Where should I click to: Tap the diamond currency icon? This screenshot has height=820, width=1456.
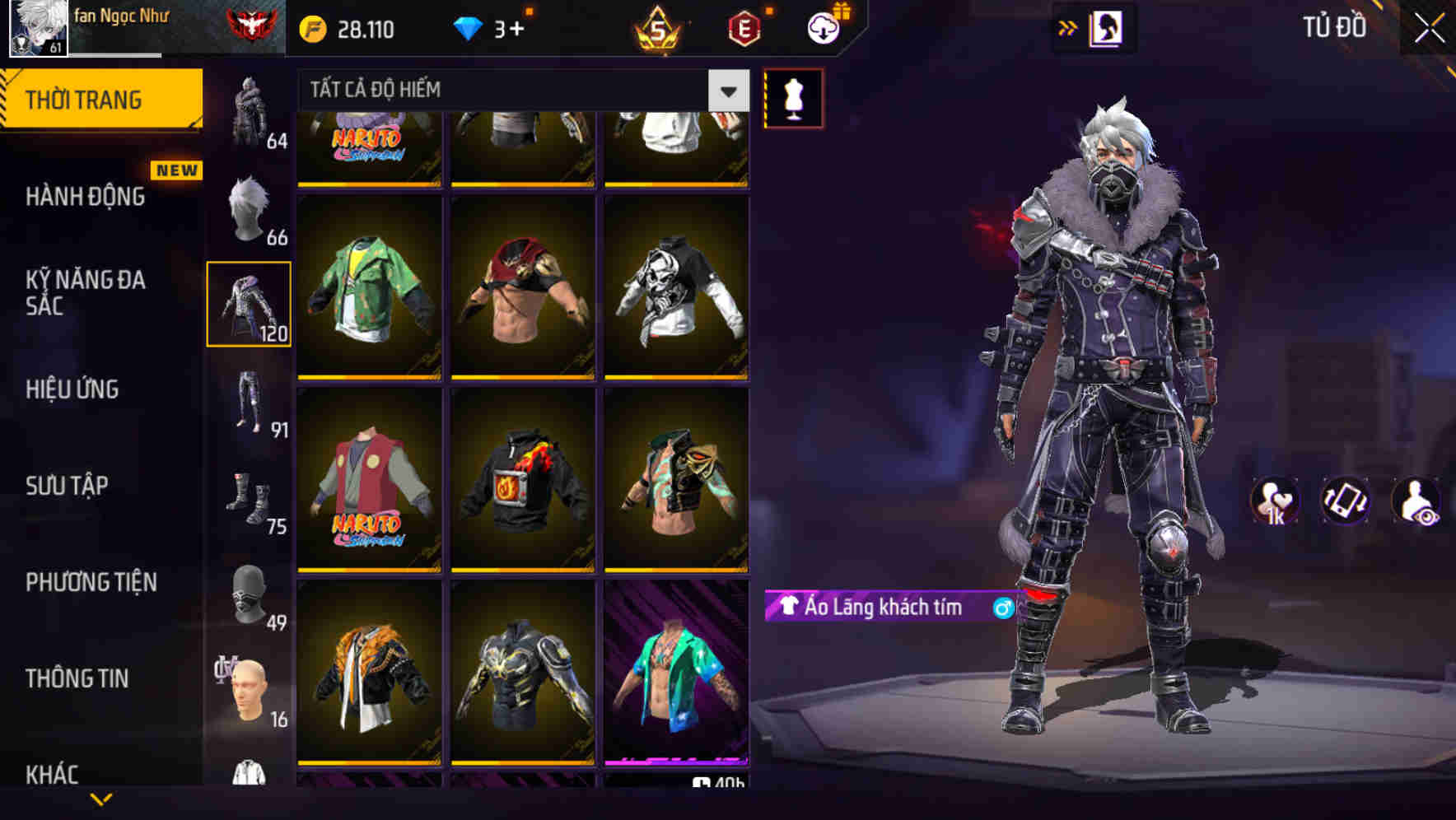tap(469, 27)
